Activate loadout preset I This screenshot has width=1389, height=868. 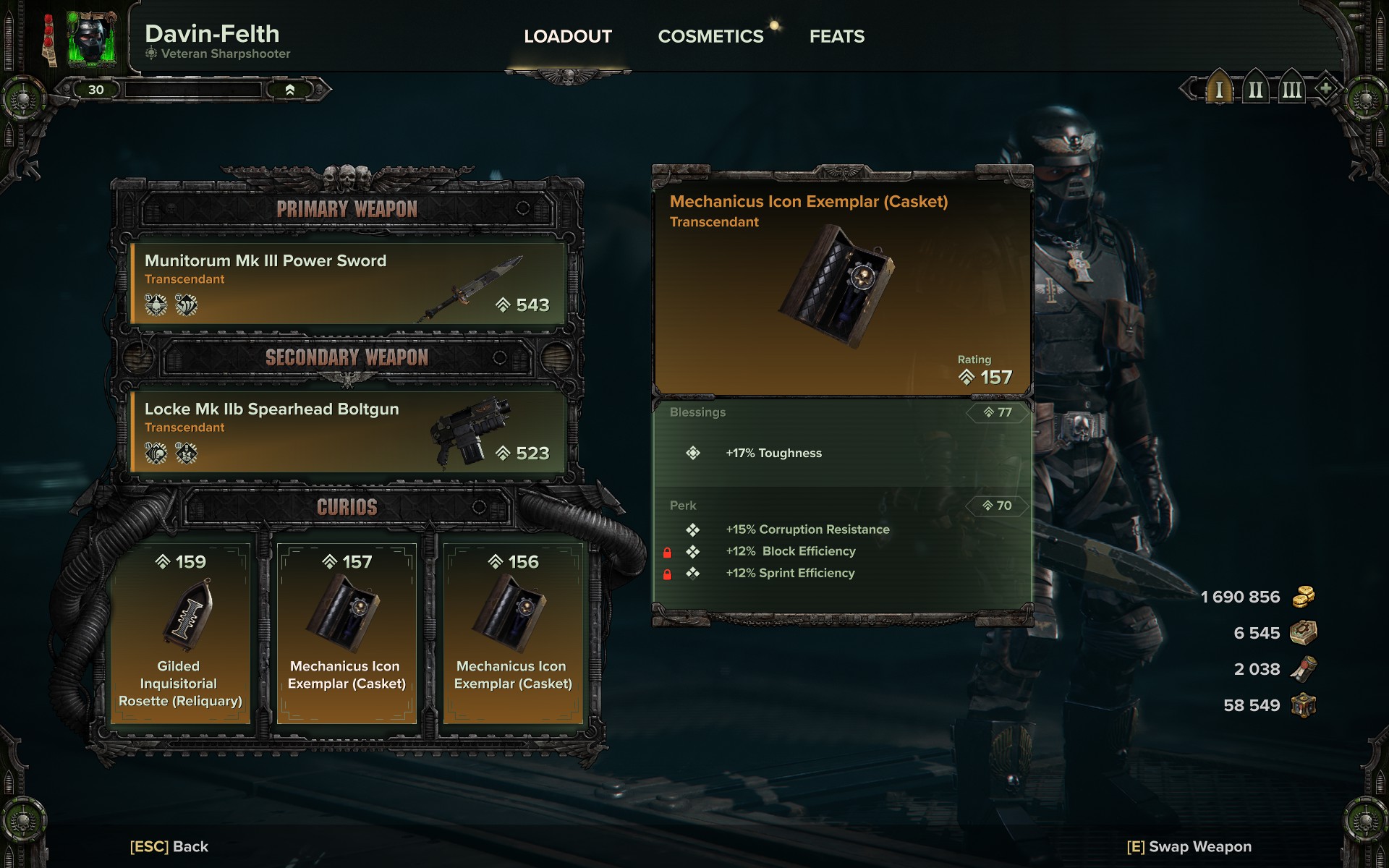(1219, 90)
